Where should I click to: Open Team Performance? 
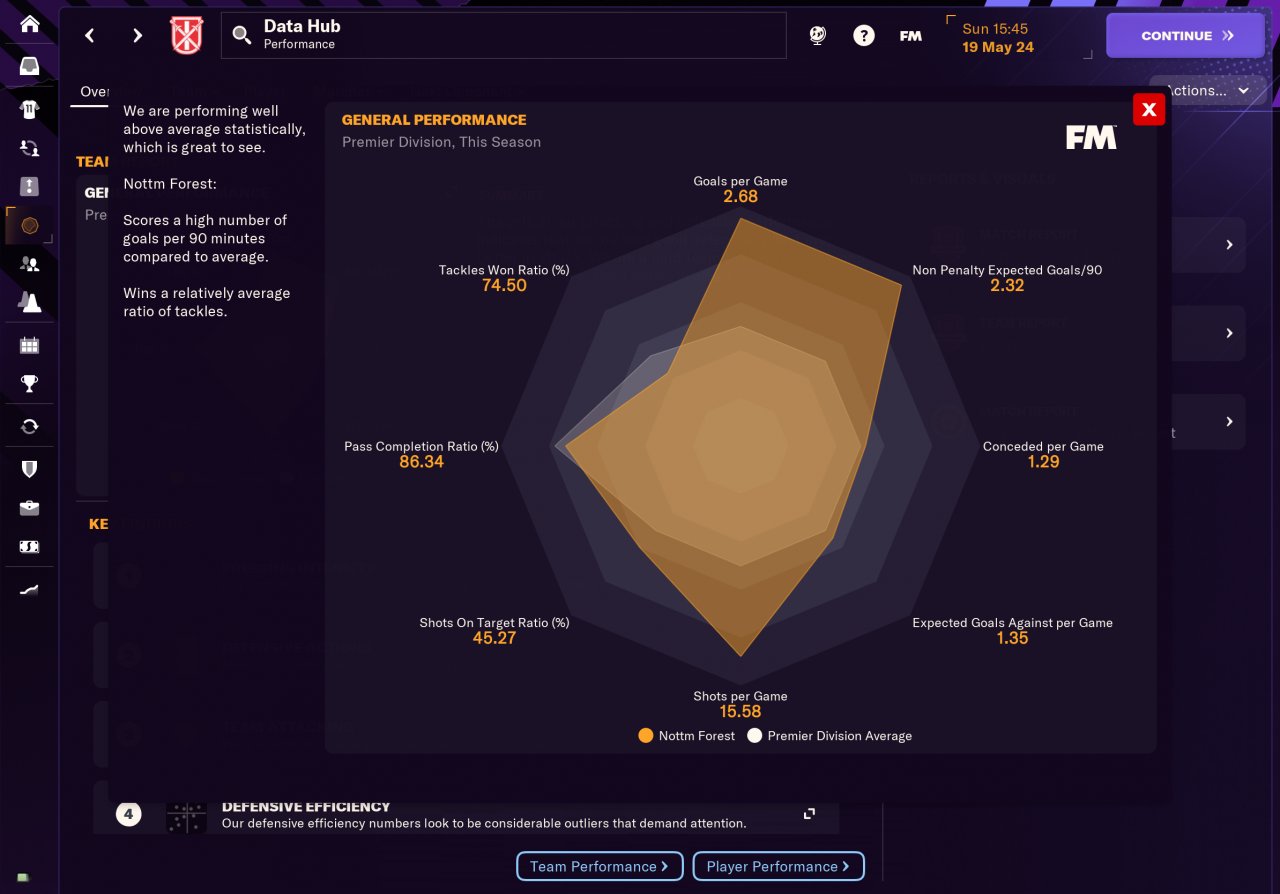599,867
